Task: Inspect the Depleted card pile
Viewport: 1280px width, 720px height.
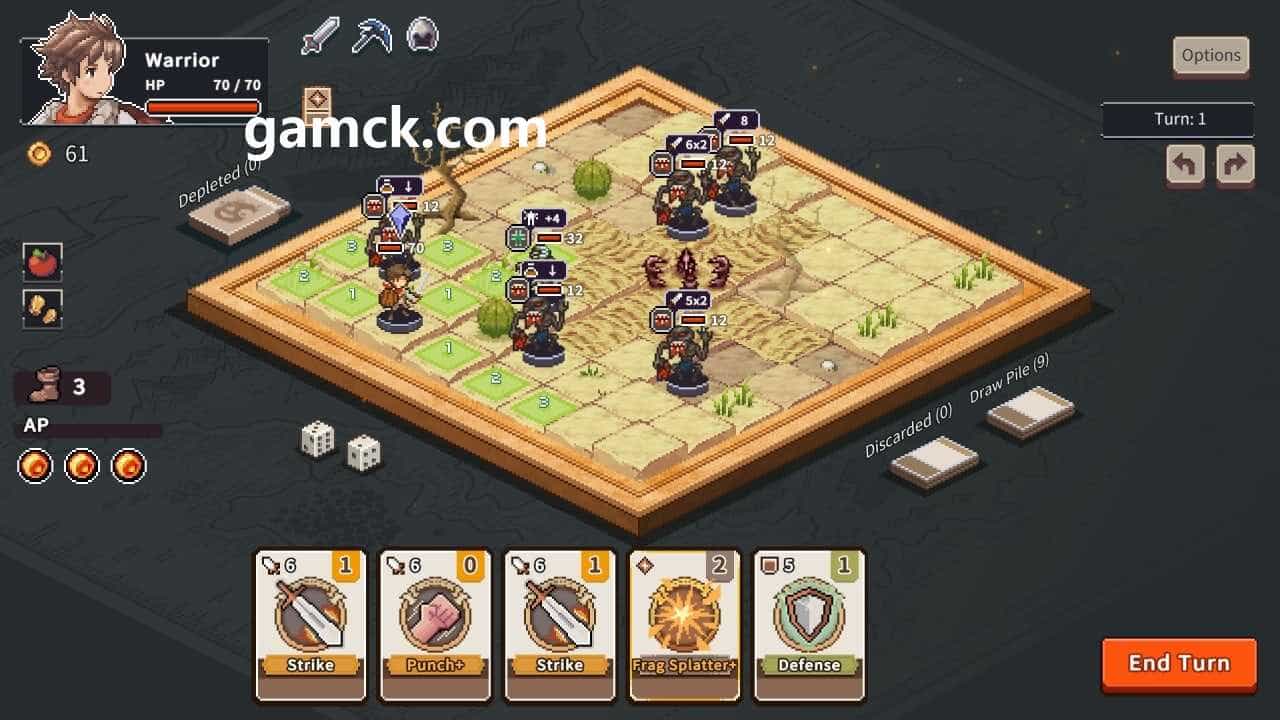Action: (x=239, y=213)
